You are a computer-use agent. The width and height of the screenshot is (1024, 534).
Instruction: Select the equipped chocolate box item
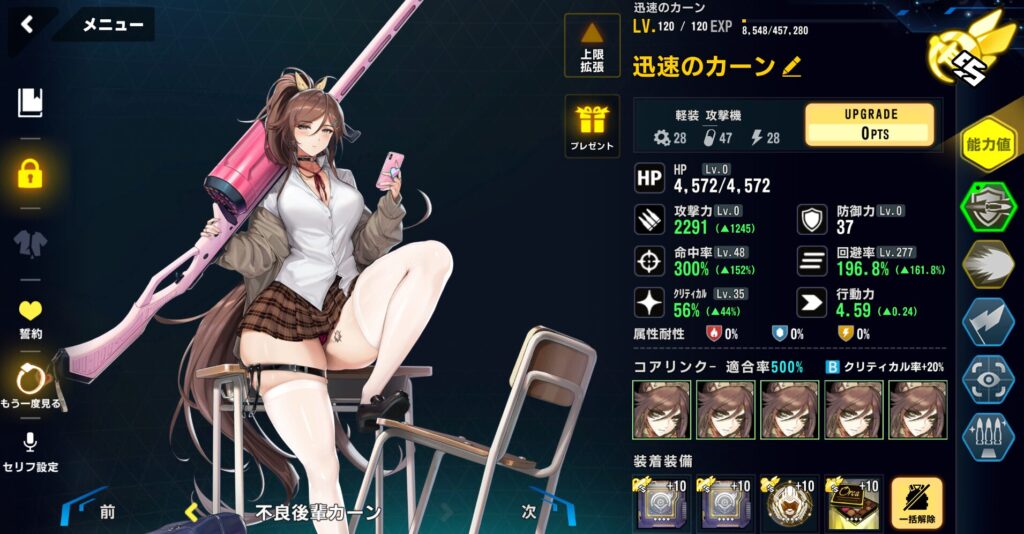click(x=852, y=503)
